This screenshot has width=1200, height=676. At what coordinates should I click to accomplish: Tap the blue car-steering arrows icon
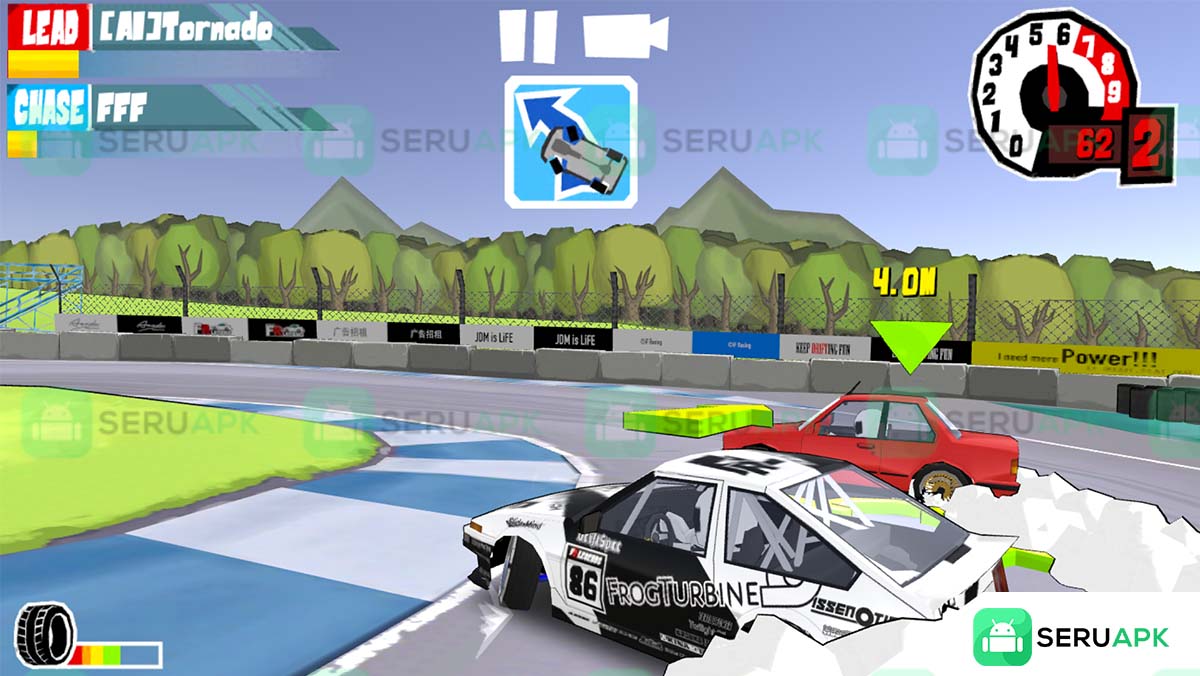pos(570,141)
